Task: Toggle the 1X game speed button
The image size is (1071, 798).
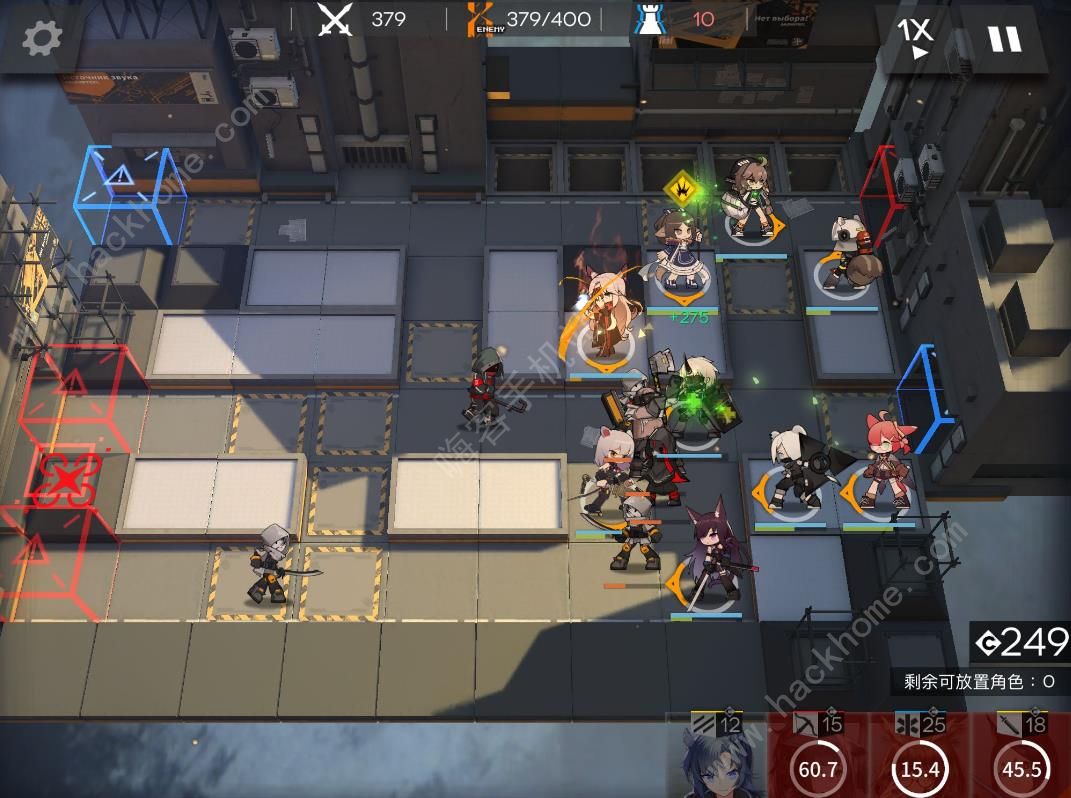Action: click(x=914, y=38)
